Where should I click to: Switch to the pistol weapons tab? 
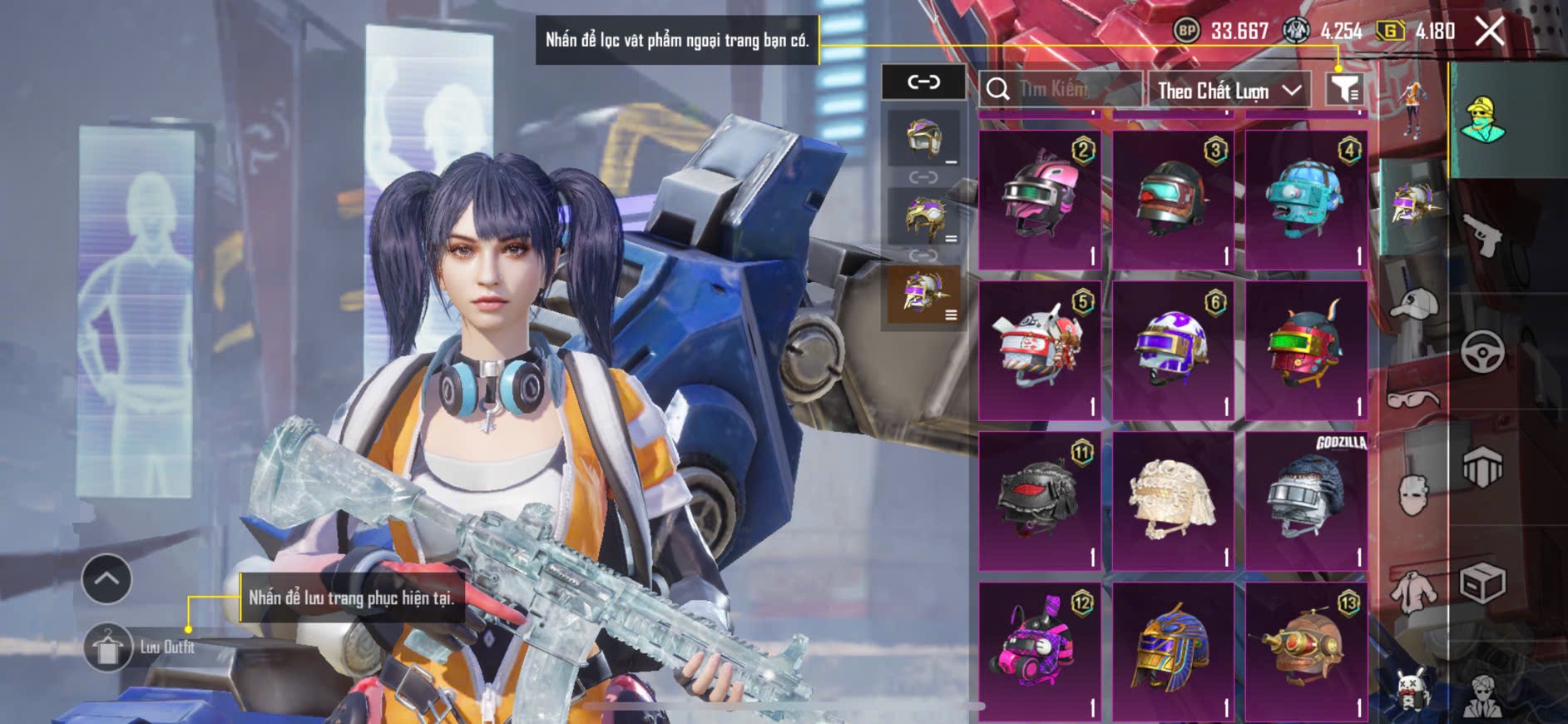(x=1483, y=236)
